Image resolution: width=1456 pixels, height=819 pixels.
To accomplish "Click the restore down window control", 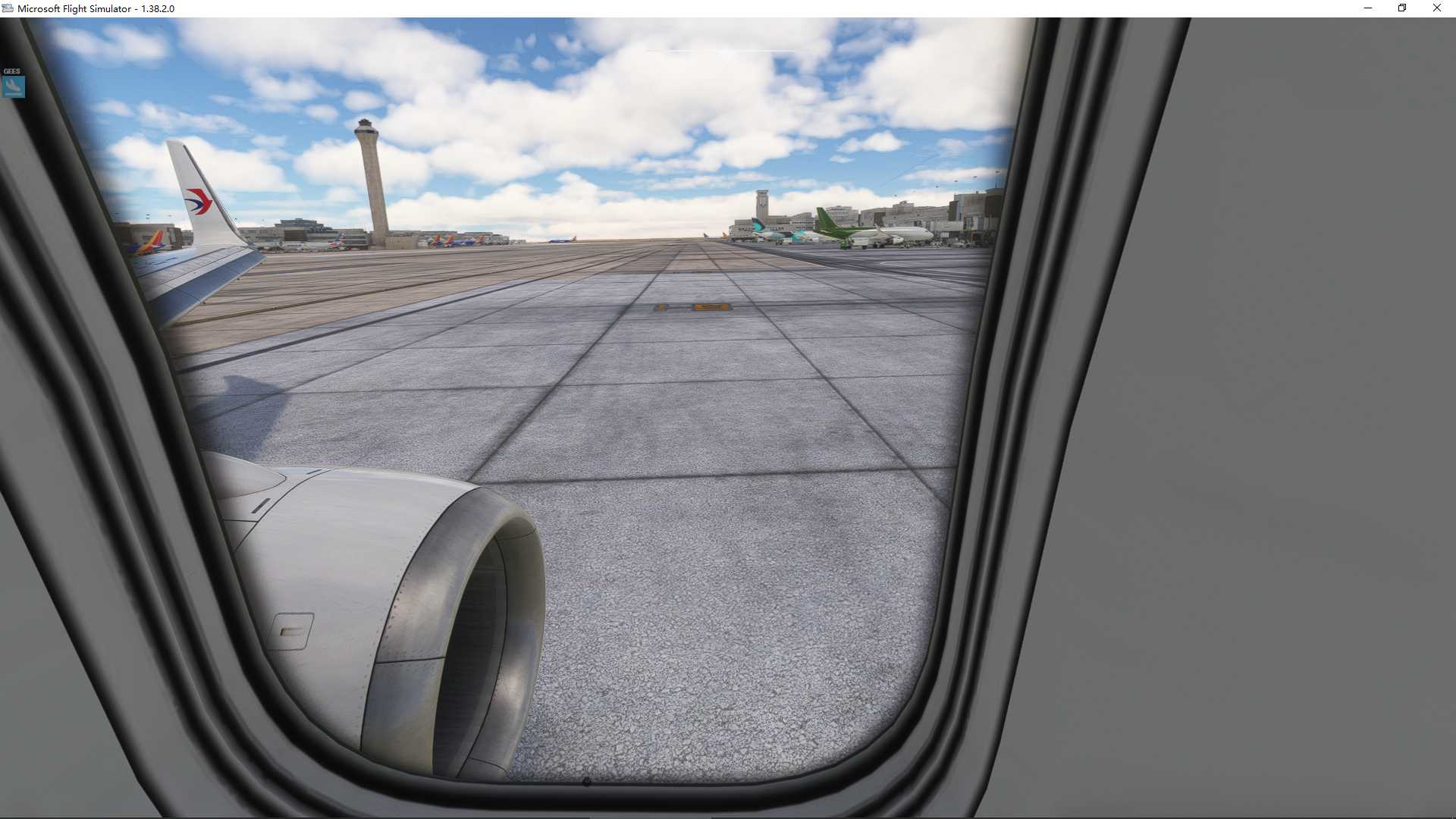I will pos(1402,8).
